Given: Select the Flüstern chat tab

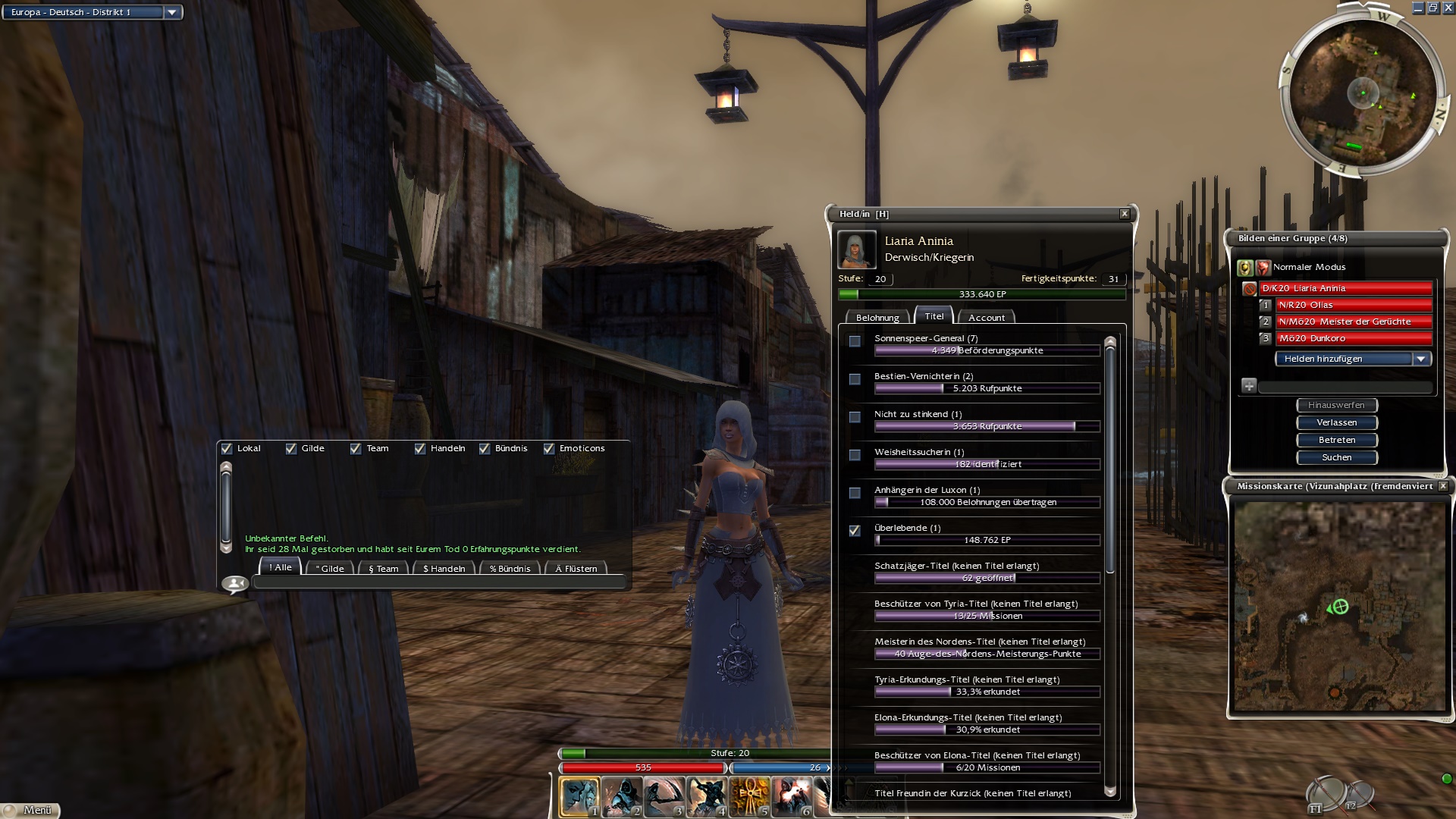Looking at the screenshot, I should (576, 568).
